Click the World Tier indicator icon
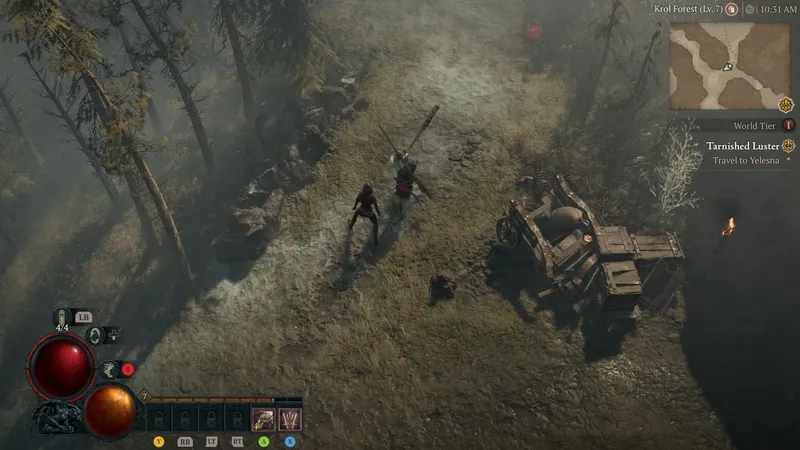800x450 pixels. (x=788, y=125)
